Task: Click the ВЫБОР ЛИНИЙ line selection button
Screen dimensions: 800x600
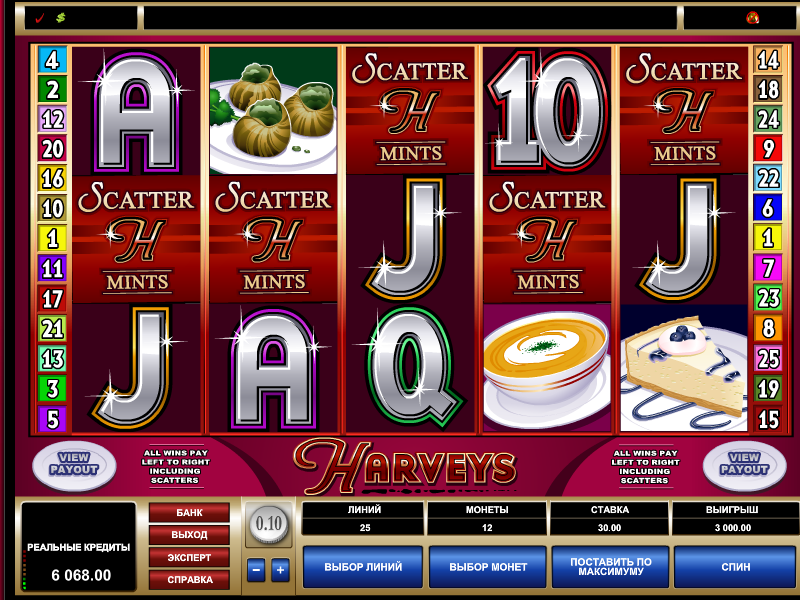Action: pyautogui.click(x=363, y=567)
